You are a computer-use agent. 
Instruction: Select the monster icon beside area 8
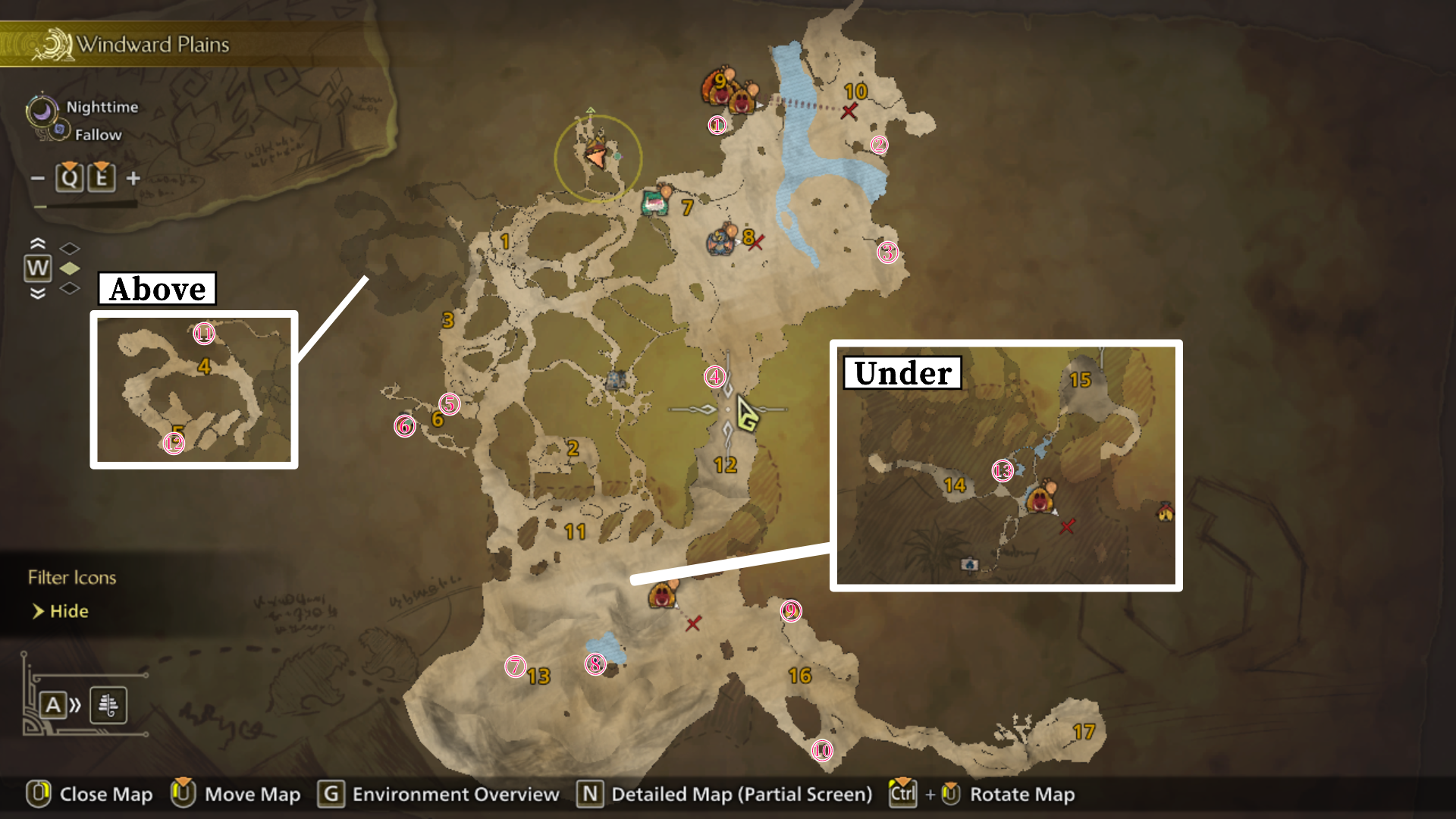[x=720, y=240]
